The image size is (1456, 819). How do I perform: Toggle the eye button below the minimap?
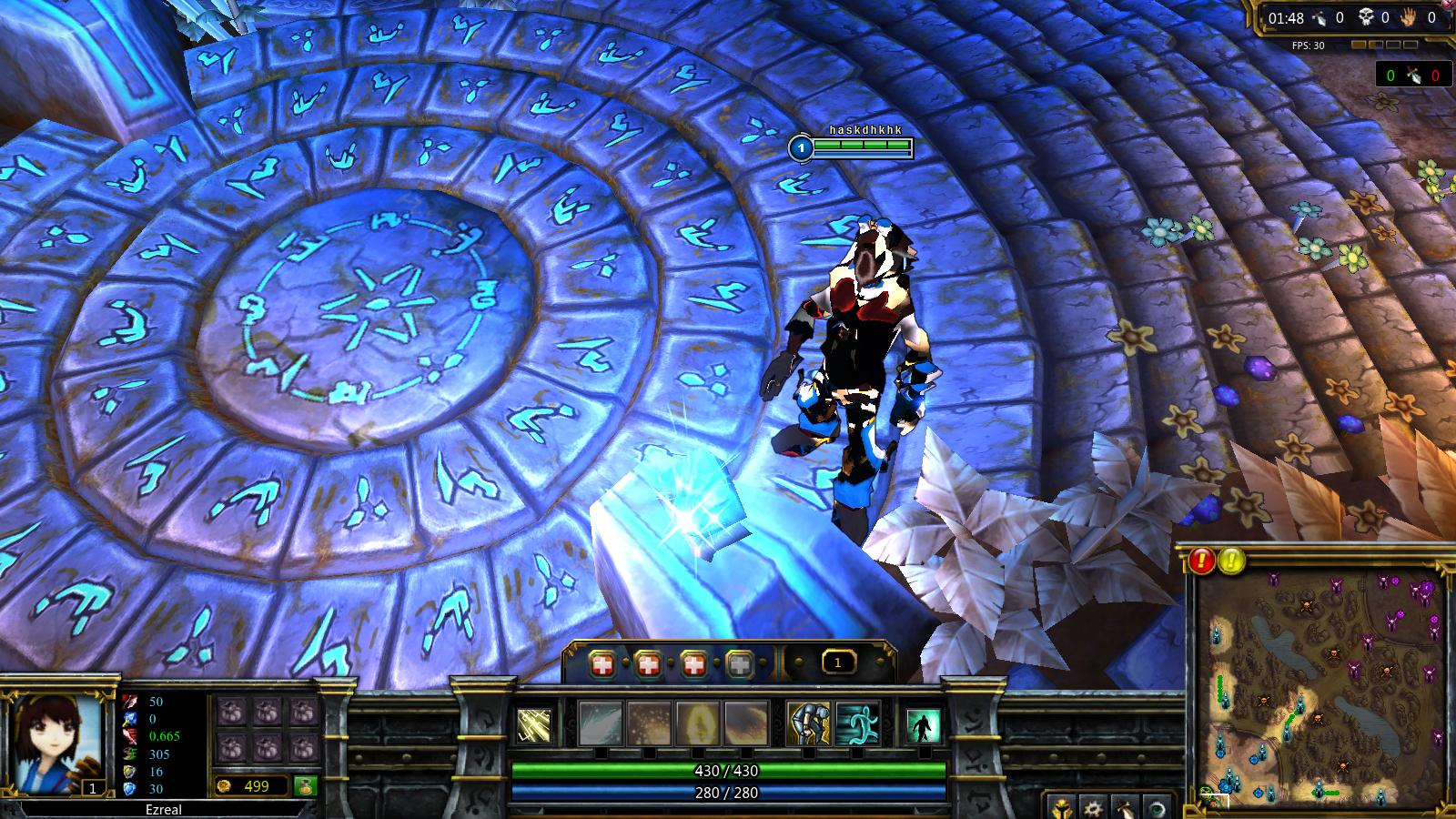pos(1157,807)
